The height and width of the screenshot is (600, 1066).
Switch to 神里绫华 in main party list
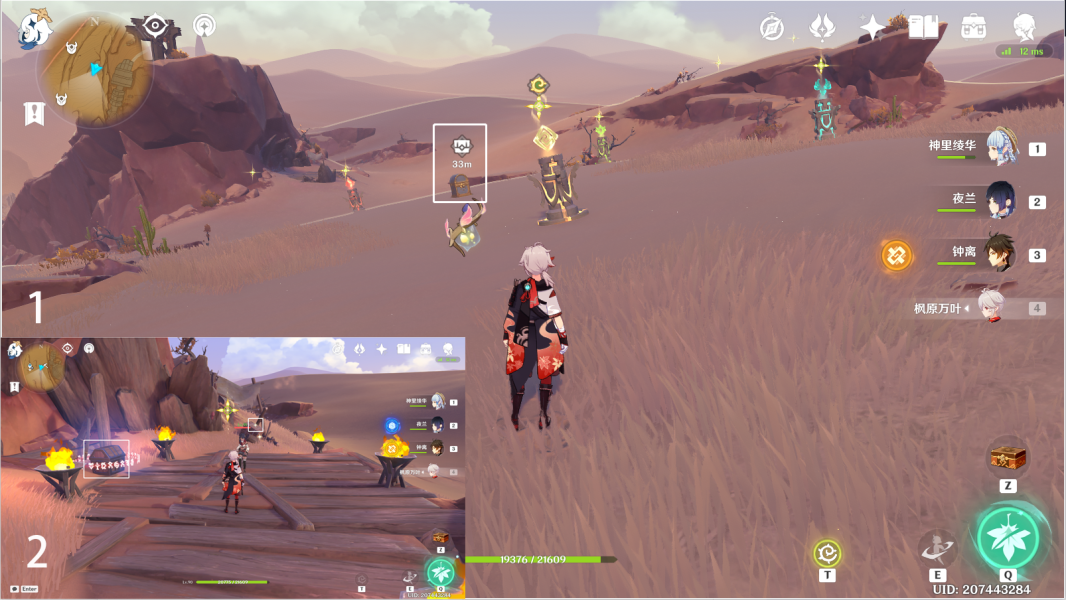pos(1001,147)
